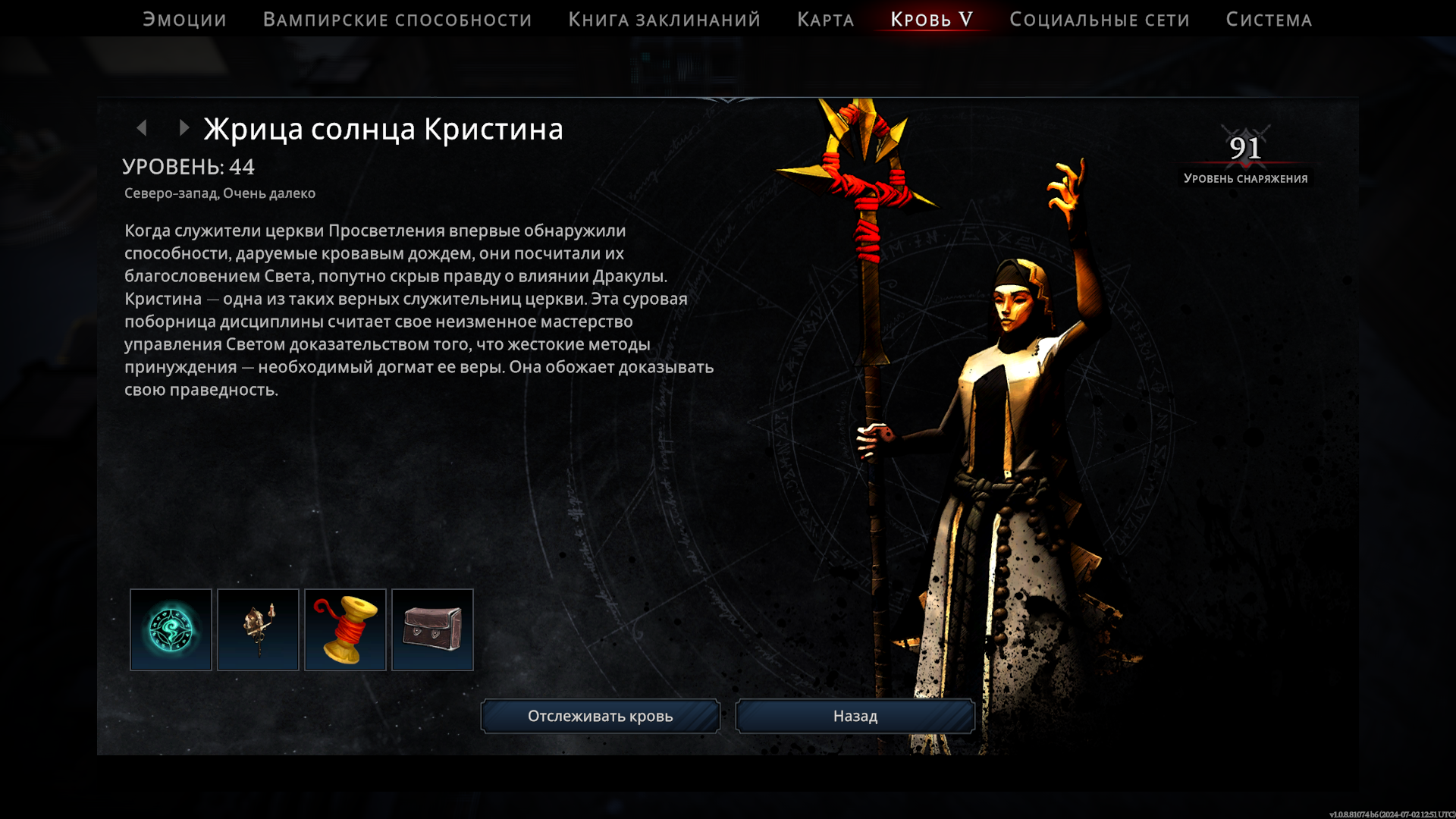Choose the red thread spool reward
The height and width of the screenshot is (819, 1456).
(345, 629)
